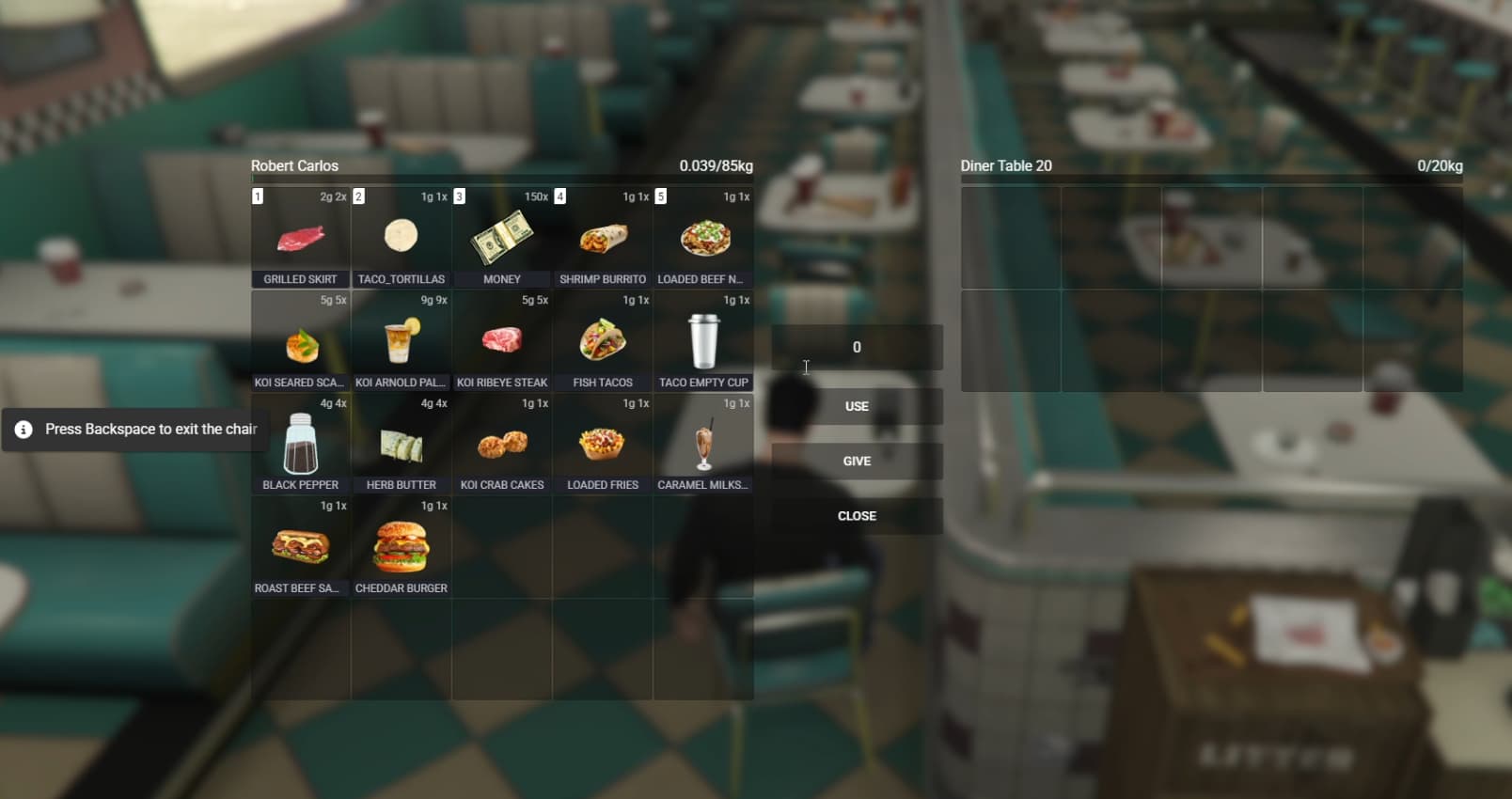Click the Fish Tacos icon
Image resolution: width=1512 pixels, height=799 pixels.
tap(602, 340)
